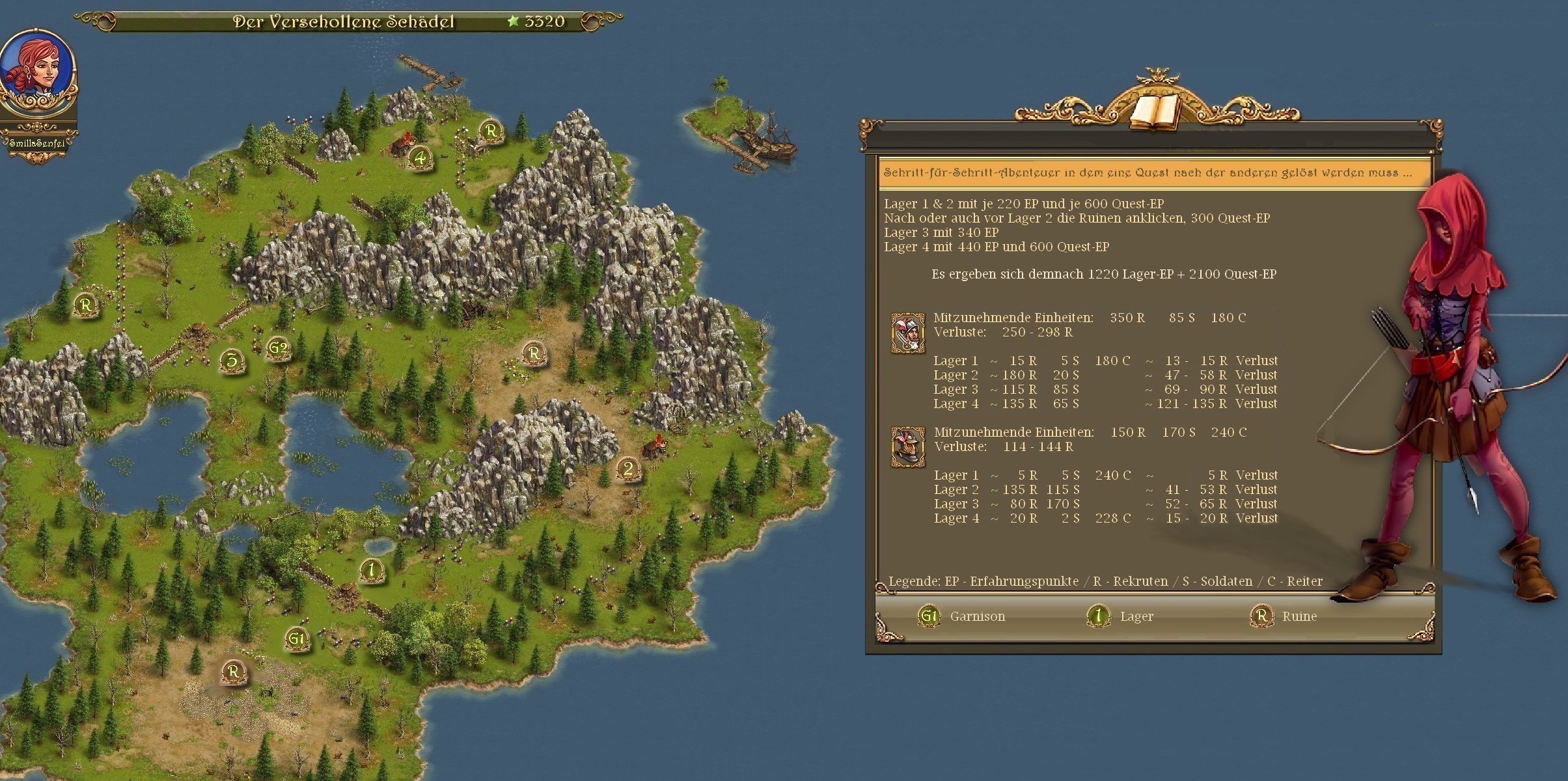Select the camp 2 marker on the island map
The width and height of the screenshot is (1568, 781).
[x=627, y=469]
